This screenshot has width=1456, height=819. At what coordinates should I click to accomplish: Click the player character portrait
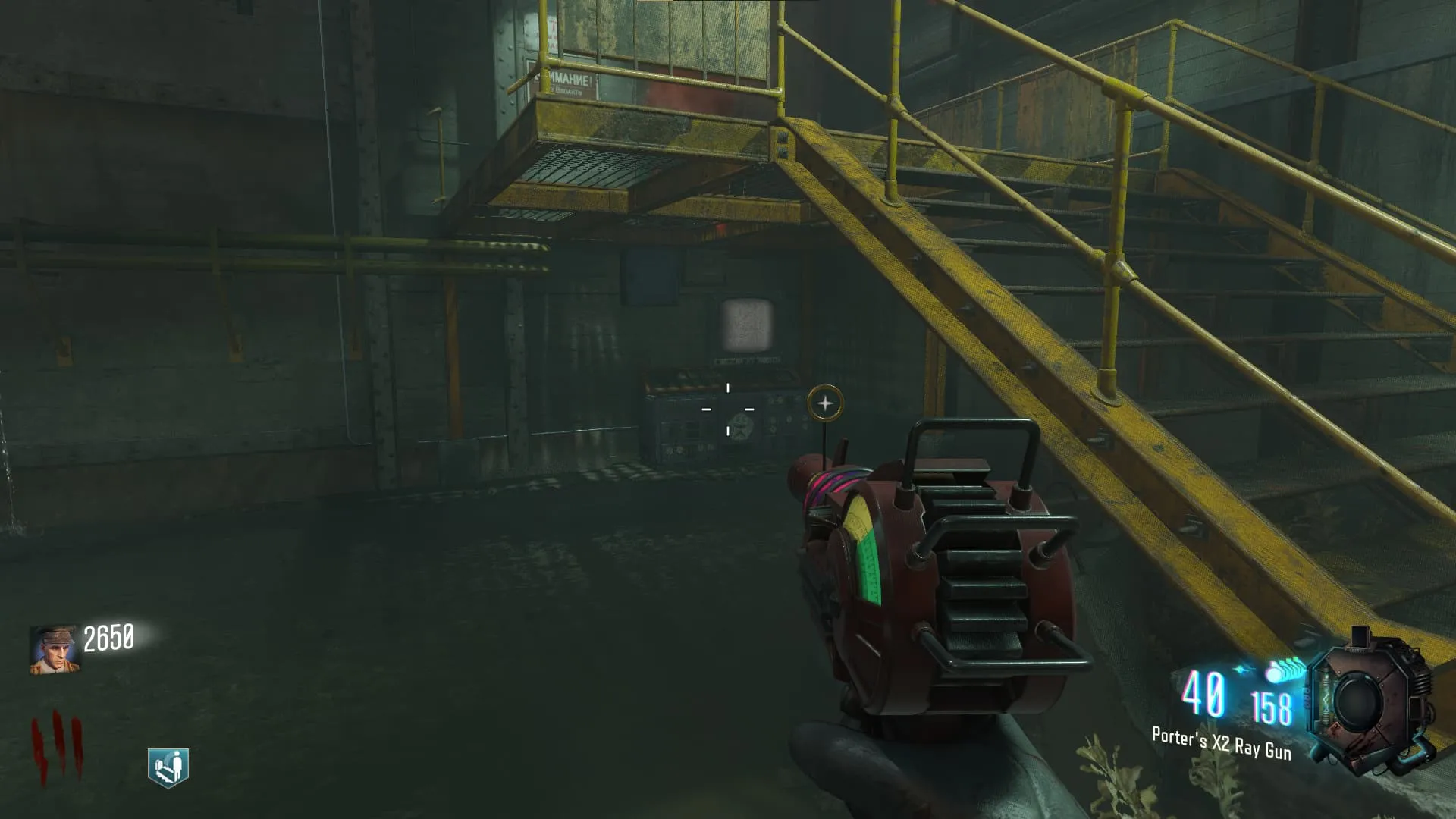point(53,650)
